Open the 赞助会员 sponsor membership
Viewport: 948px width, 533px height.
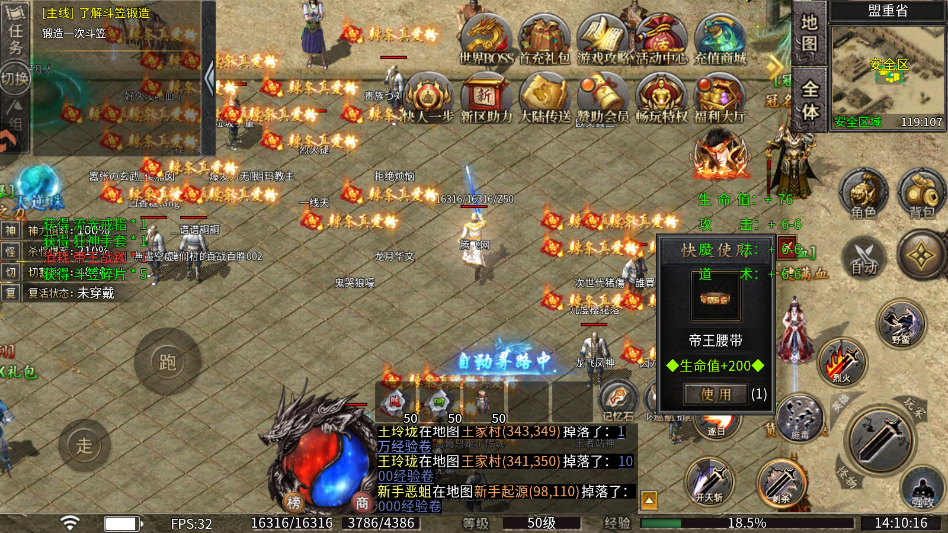603,98
